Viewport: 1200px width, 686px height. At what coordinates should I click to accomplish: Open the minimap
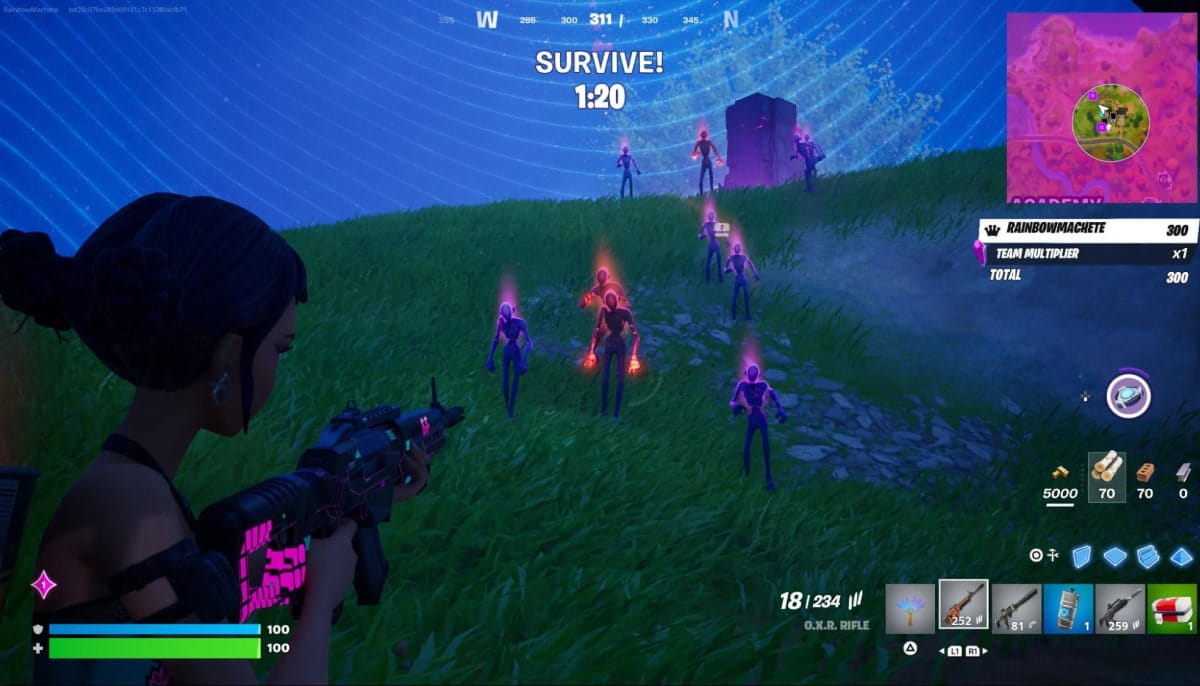point(1100,108)
